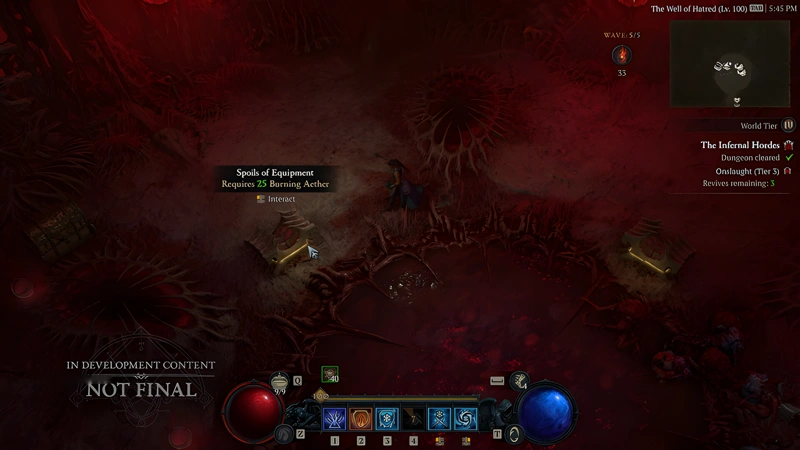Viewport: 800px width, 450px height.
Task: Use the healing potion flask
Action: (x=280, y=380)
